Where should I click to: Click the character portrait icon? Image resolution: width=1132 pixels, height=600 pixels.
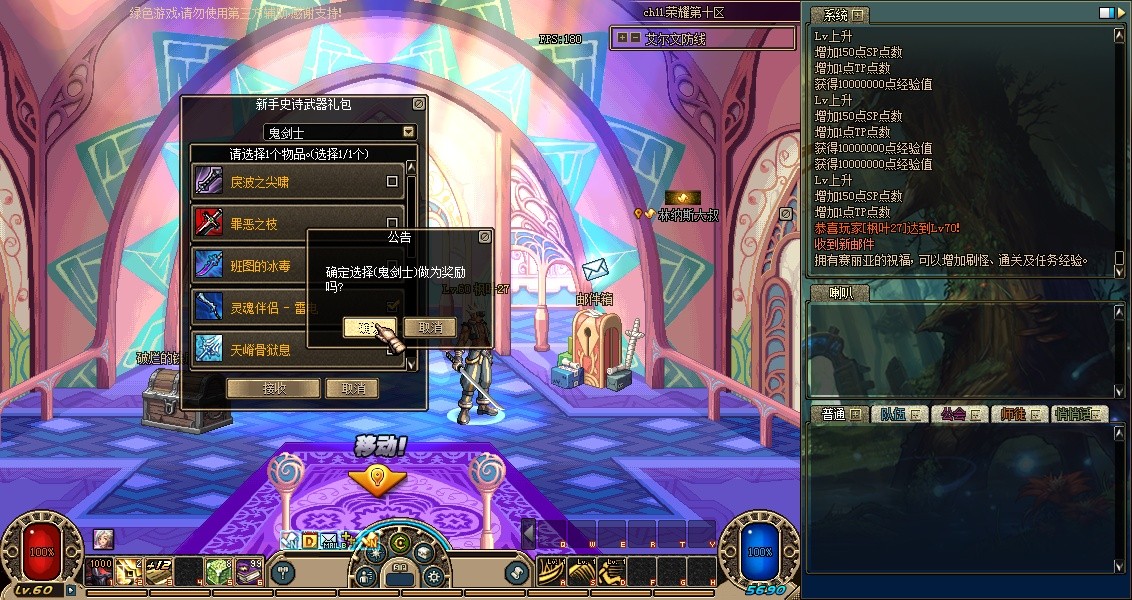[104, 539]
